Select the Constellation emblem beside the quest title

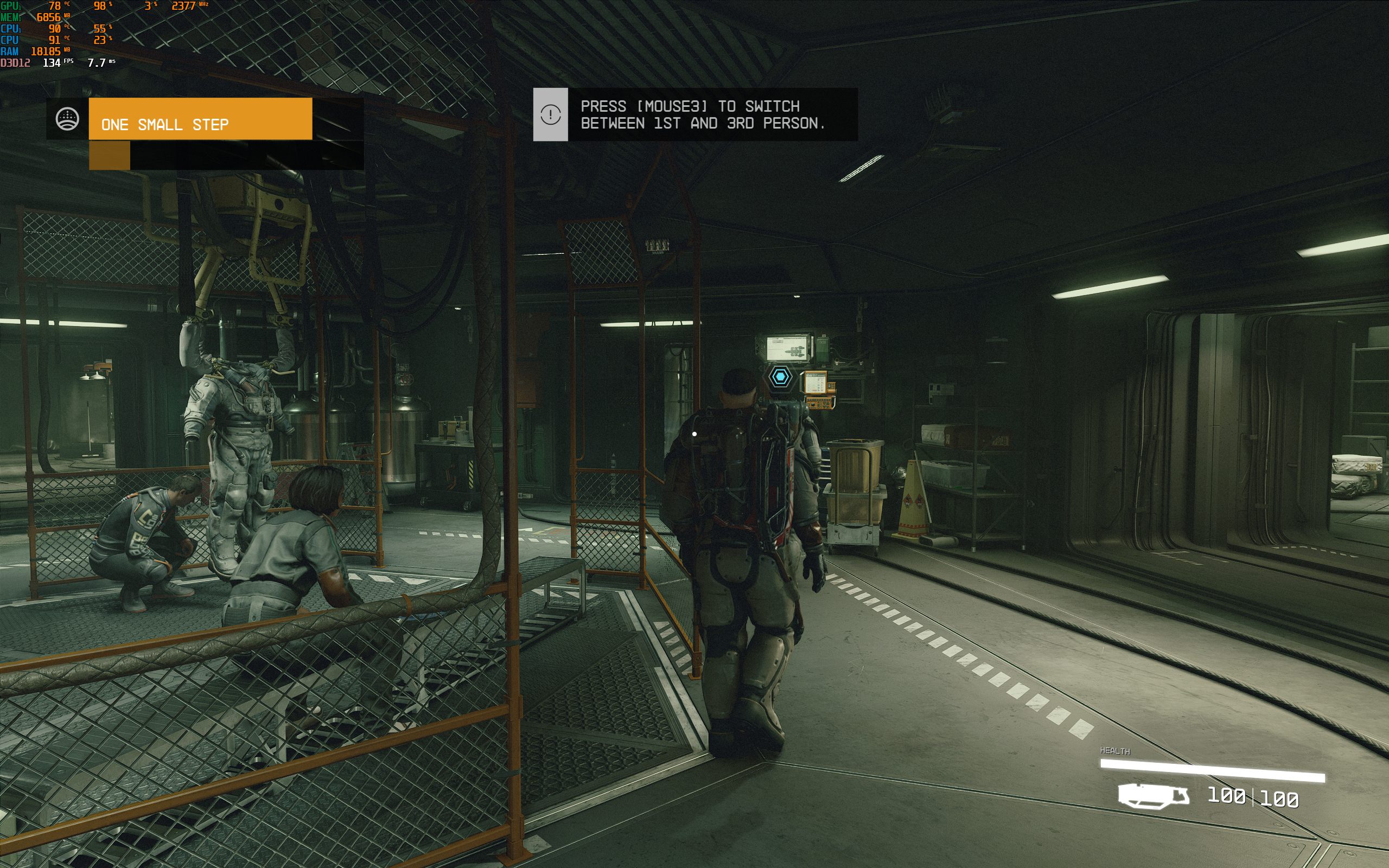[x=67, y=119]
